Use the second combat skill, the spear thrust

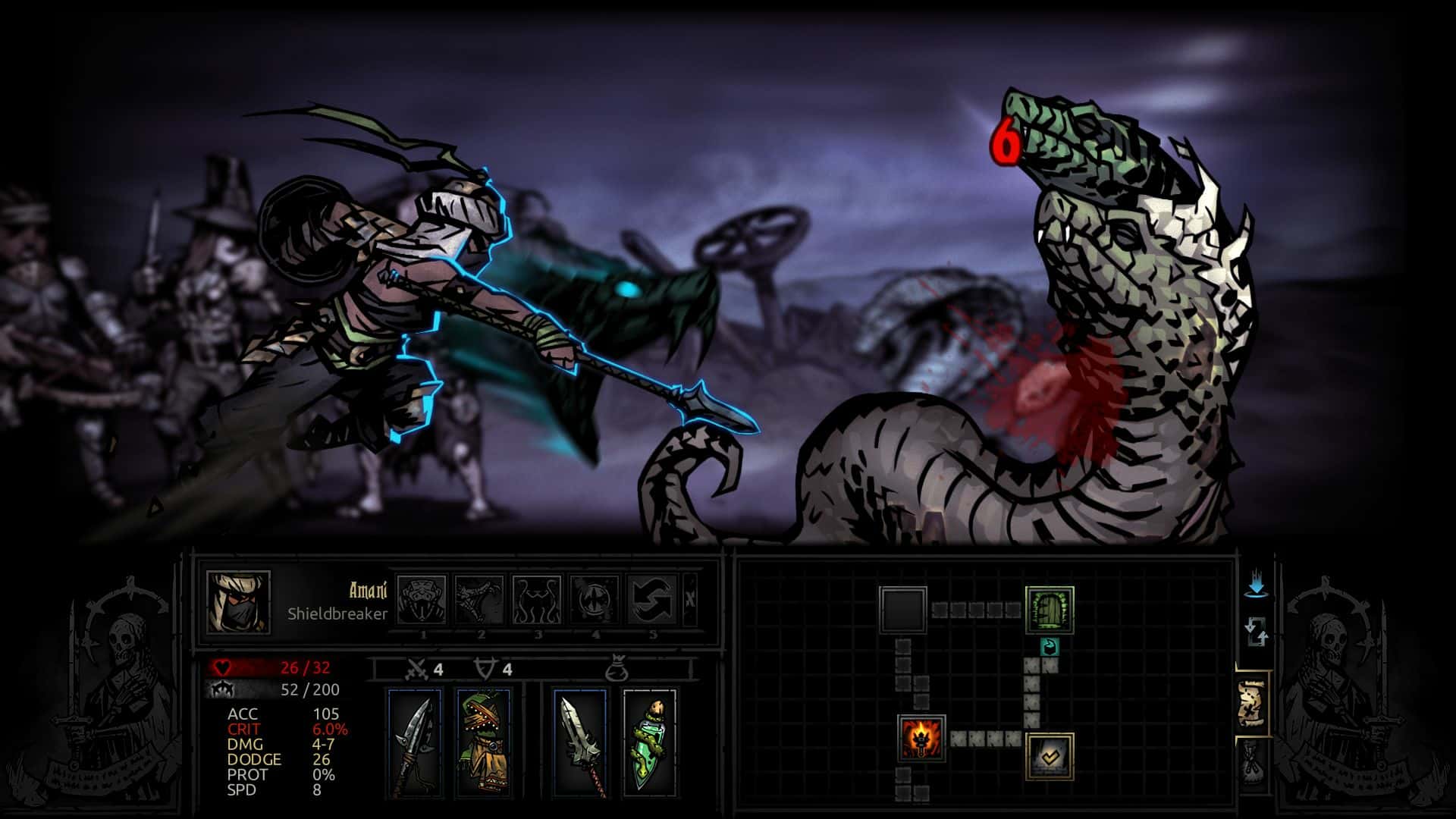tap(480, 599)
